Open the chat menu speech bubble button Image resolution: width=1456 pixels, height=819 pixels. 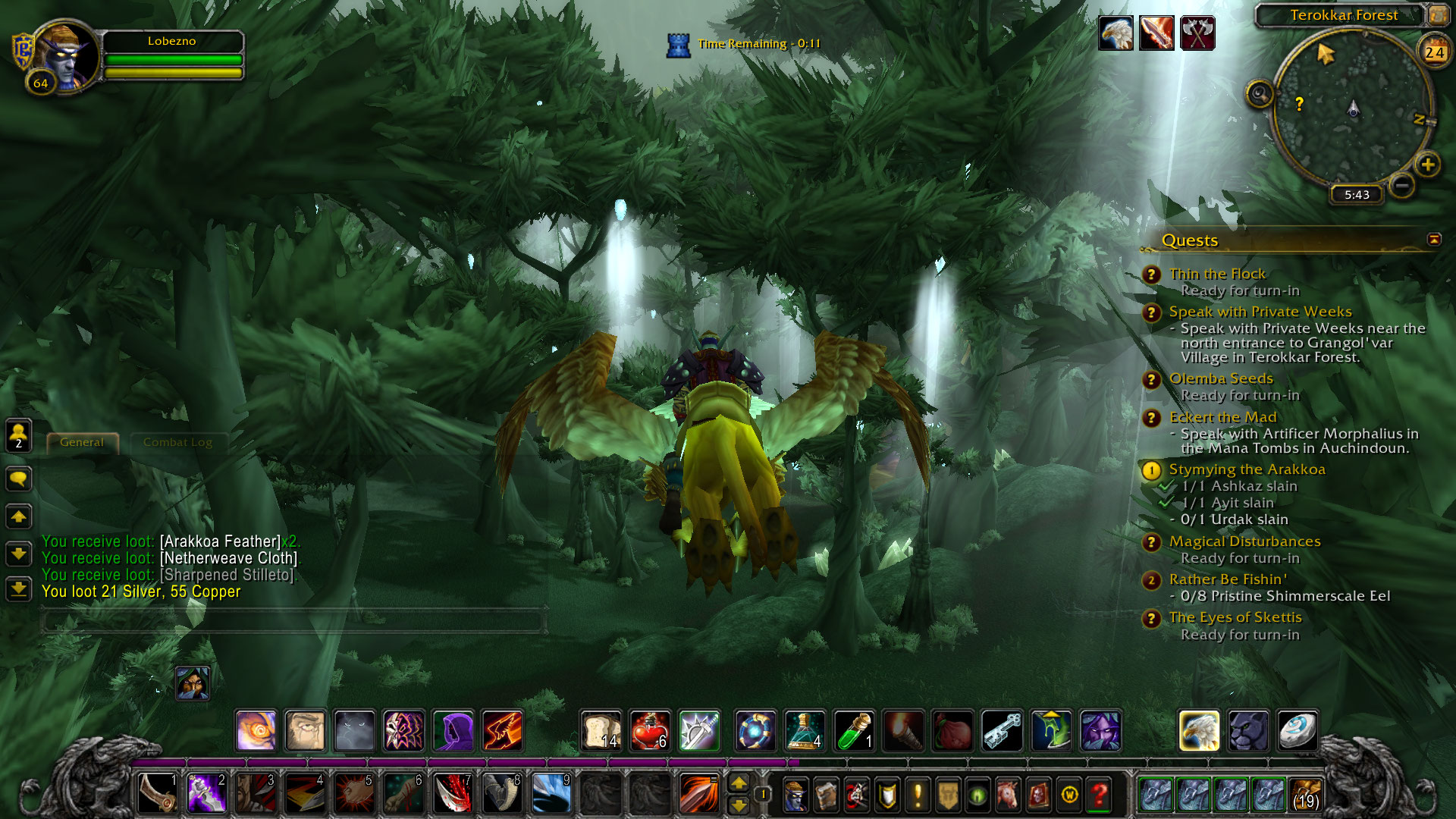click(19, 479)
